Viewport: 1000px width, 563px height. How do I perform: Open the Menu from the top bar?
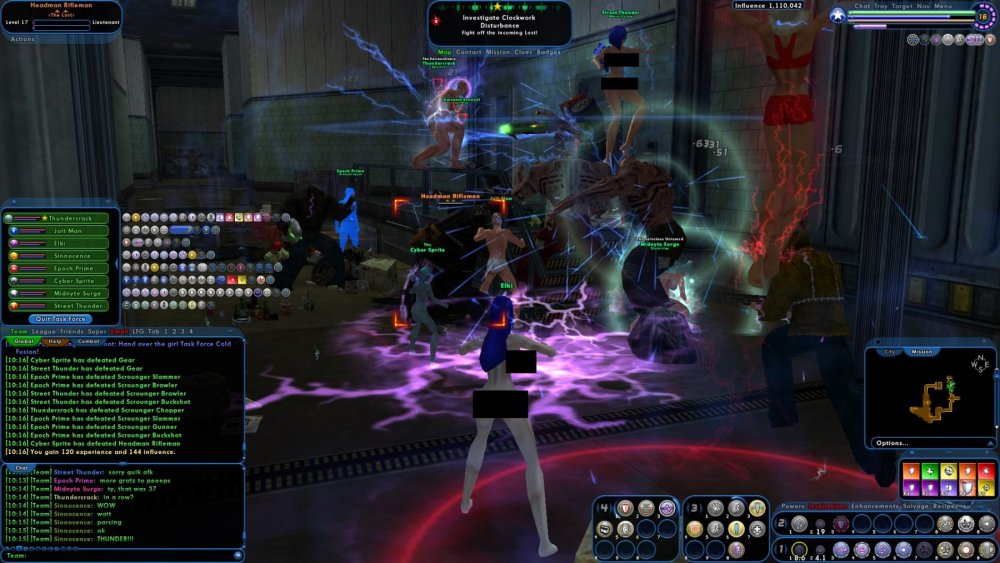[943, 6]
